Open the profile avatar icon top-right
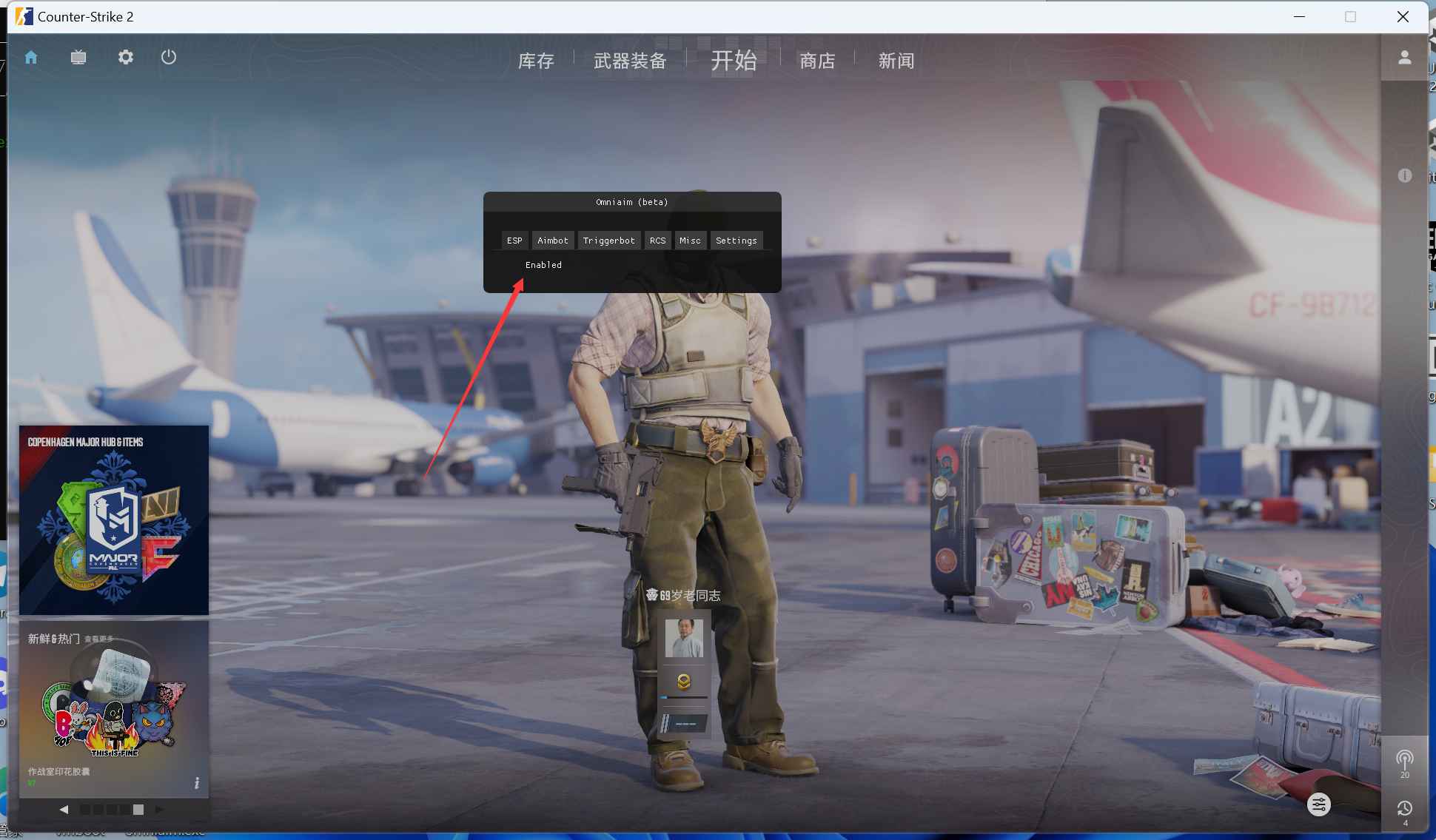This screenshot has height=840, width=1436. pos(1406,57)
